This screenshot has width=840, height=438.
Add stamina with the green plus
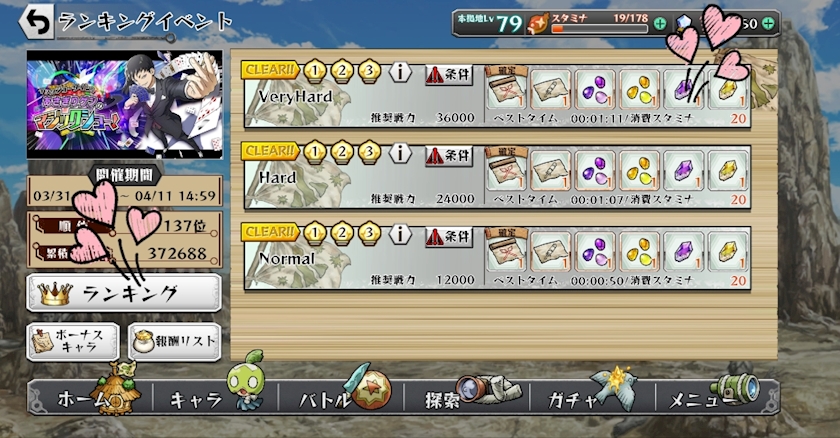coord(660,22)
